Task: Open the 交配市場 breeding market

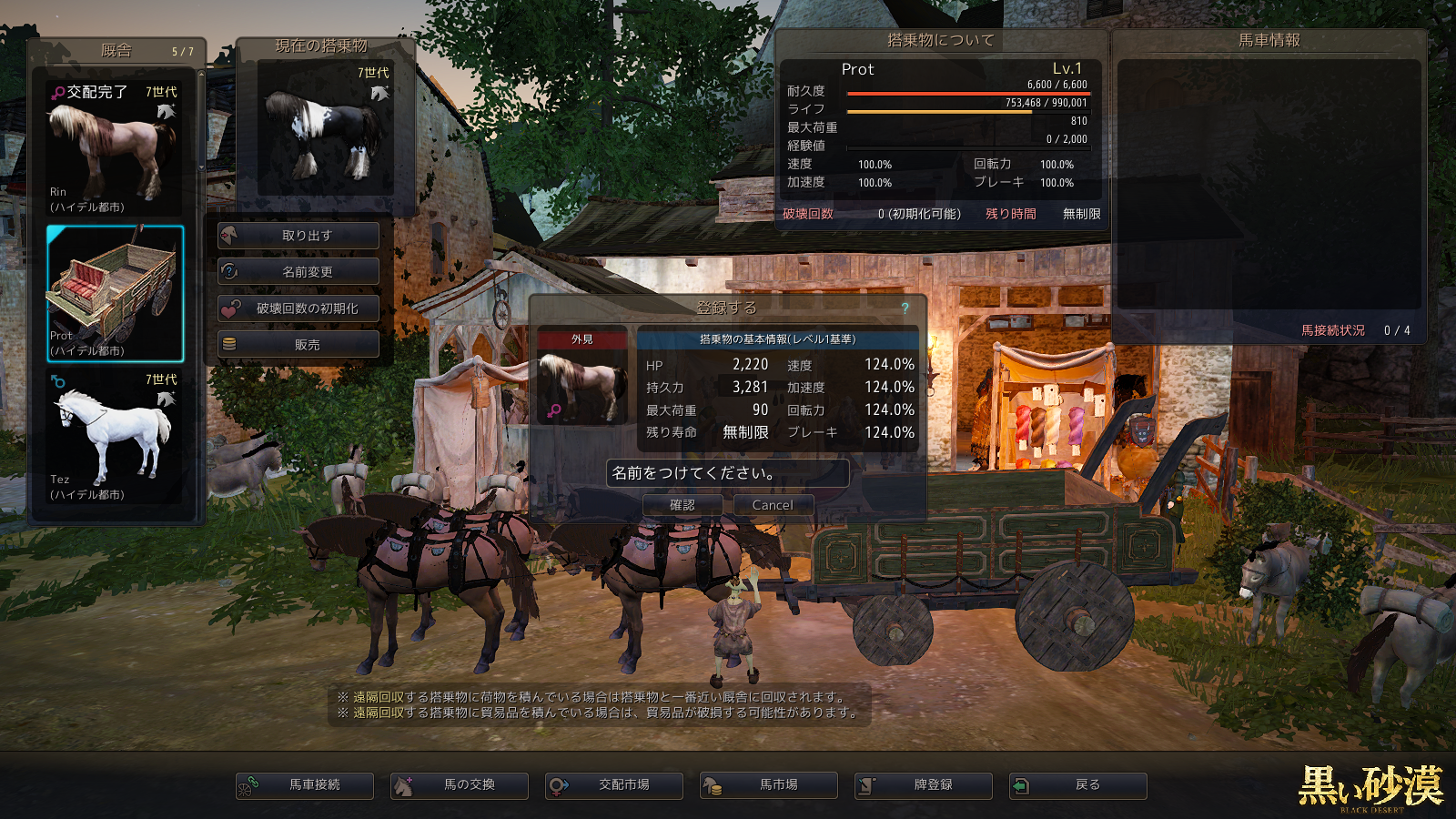Action: coord(614,785)
